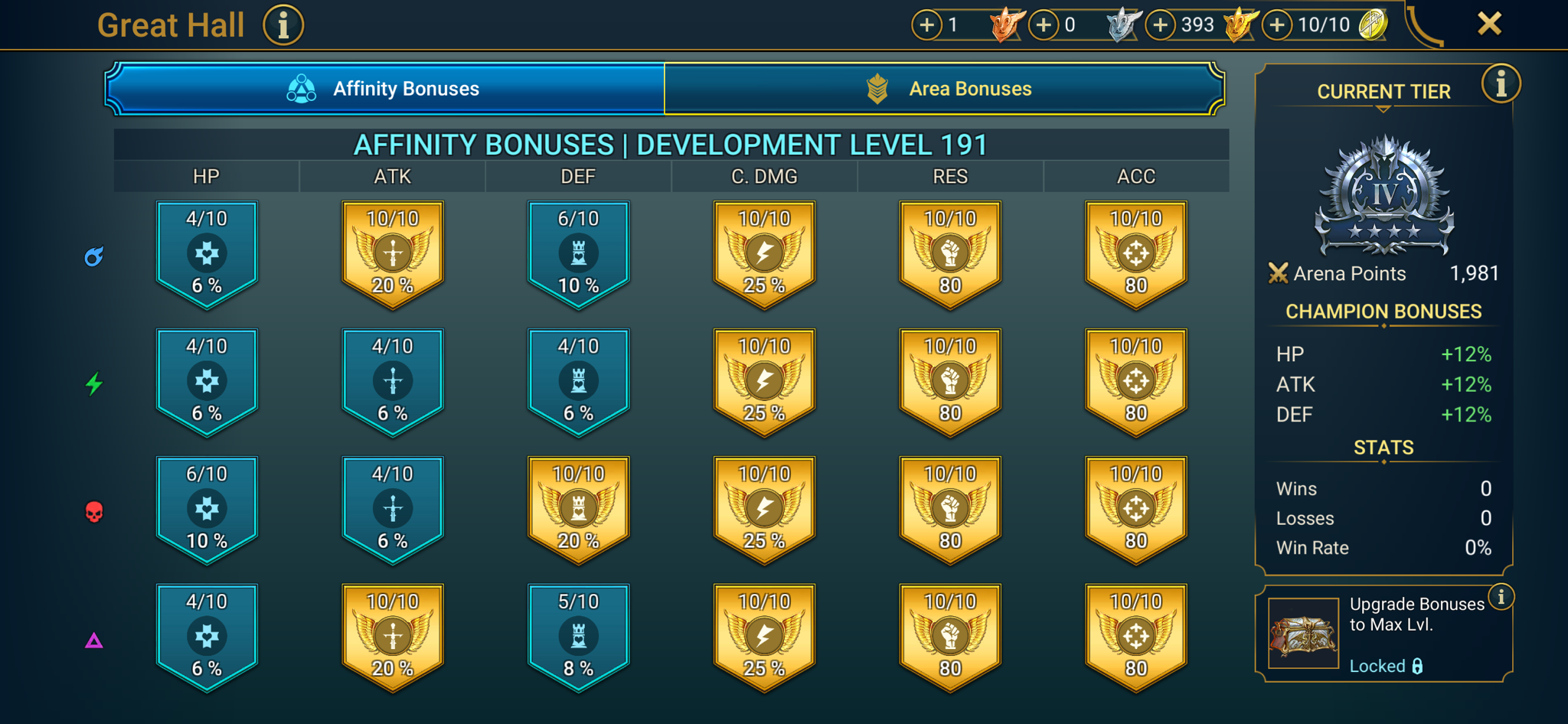Open the Current Tier info tooltip
This screenshot has width=1568, height=724.
[1501, 83]
